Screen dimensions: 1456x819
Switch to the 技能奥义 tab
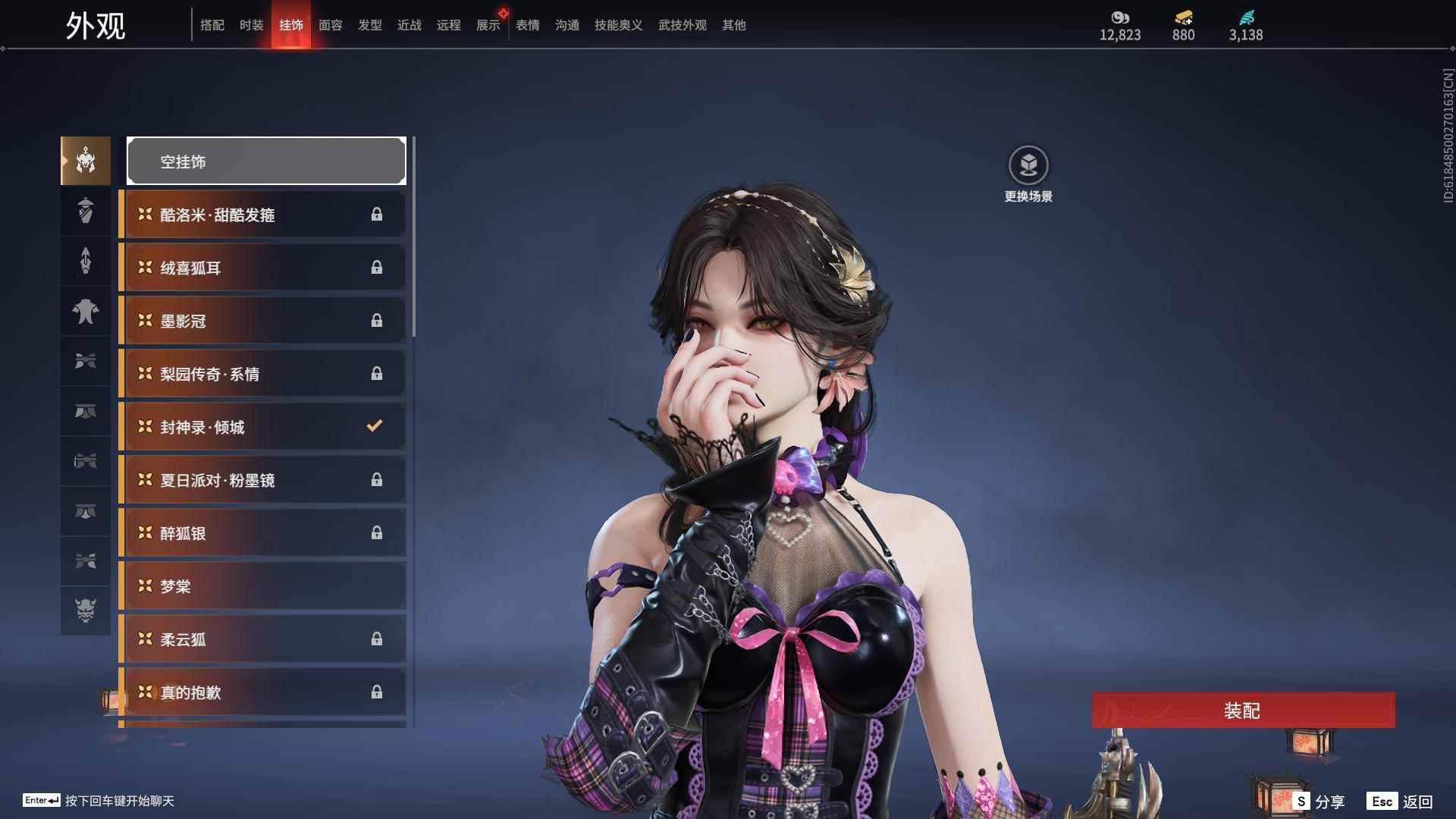pos(618,25)
